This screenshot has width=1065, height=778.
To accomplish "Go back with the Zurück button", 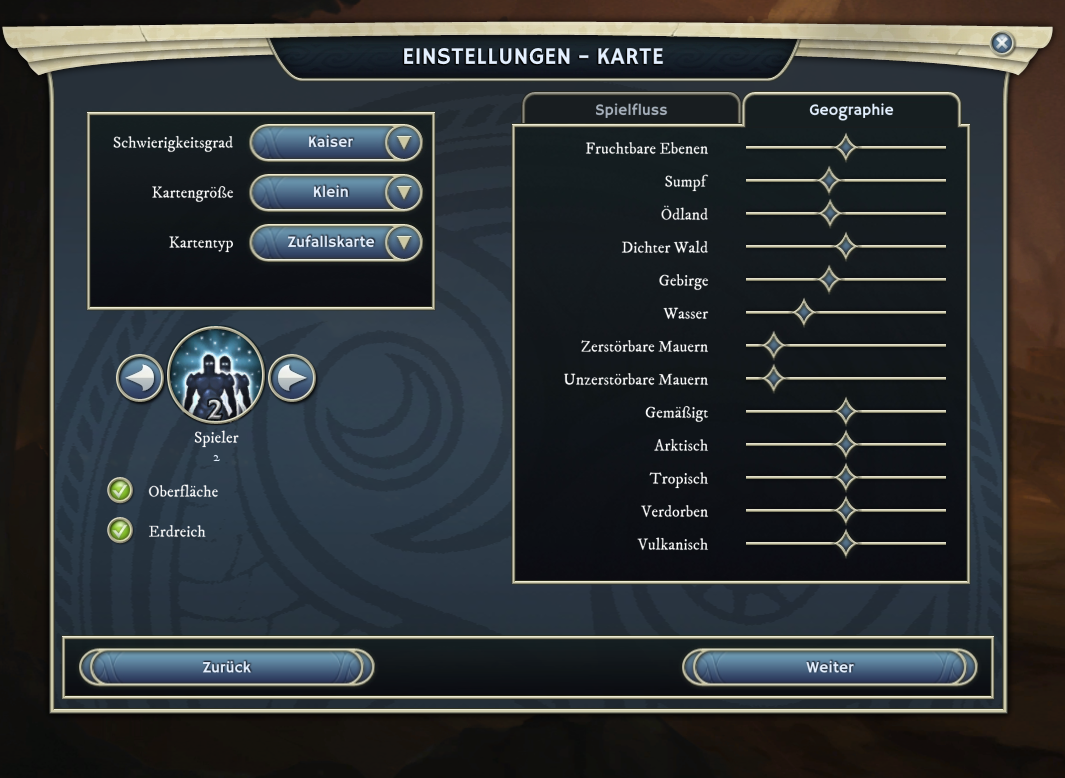I will click(x=226, y=667).
